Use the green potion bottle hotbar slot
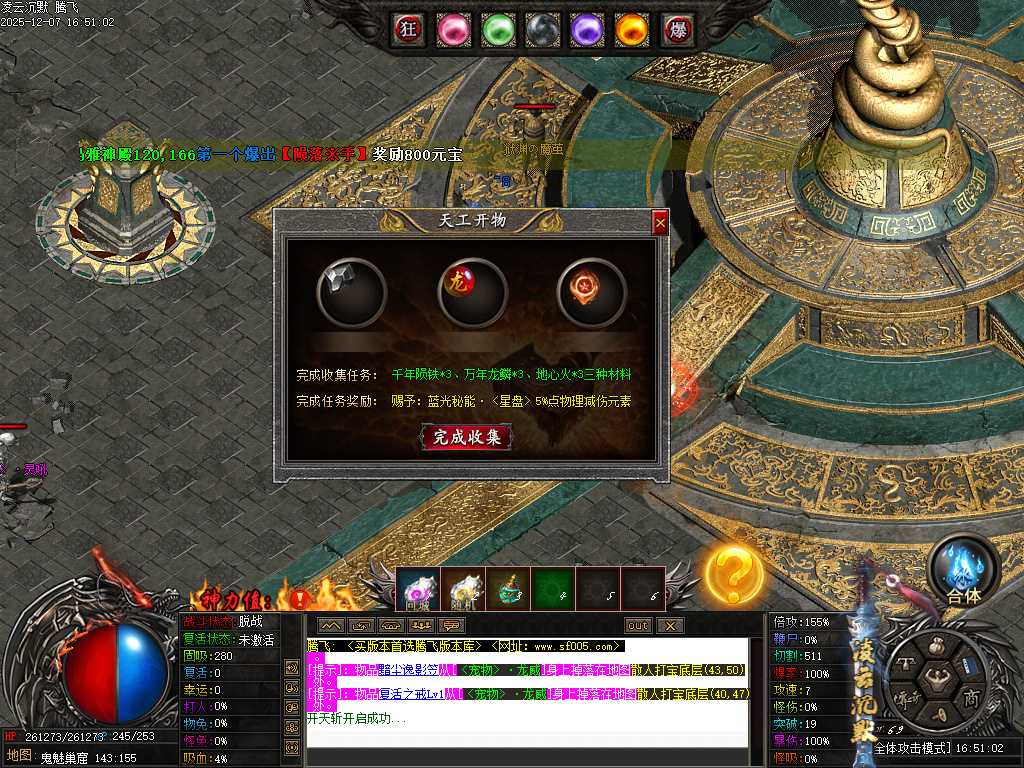Screen dimensions: 1024x768 tap(508, 589)
